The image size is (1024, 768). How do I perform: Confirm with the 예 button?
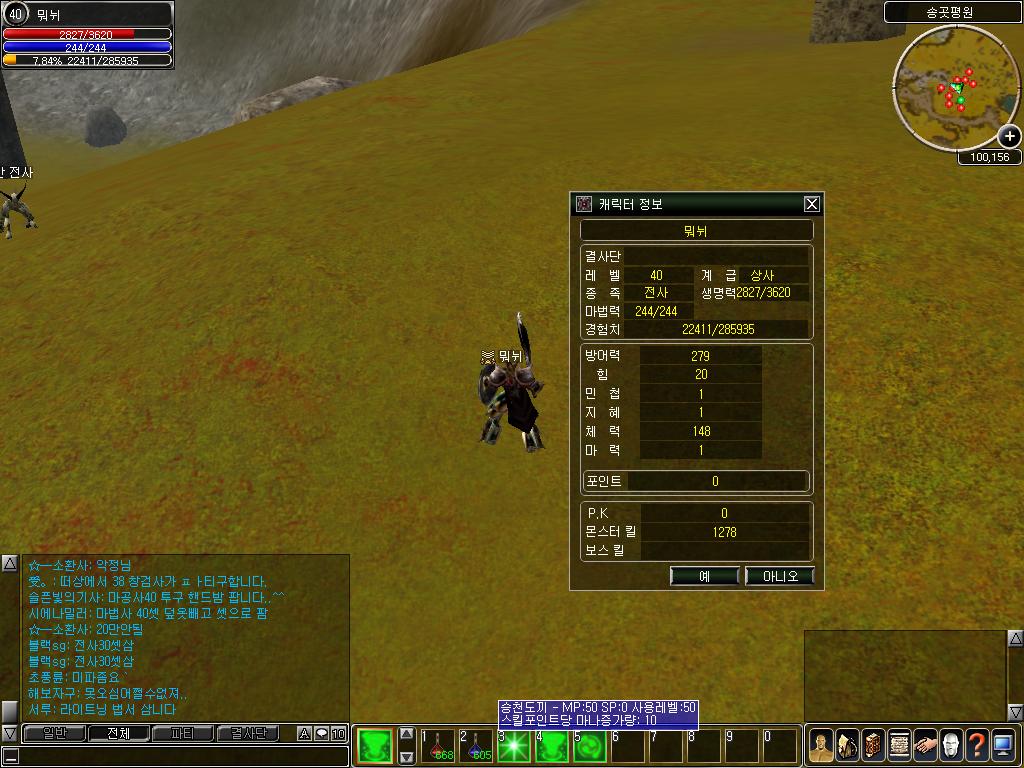click(x=704, y=576)
